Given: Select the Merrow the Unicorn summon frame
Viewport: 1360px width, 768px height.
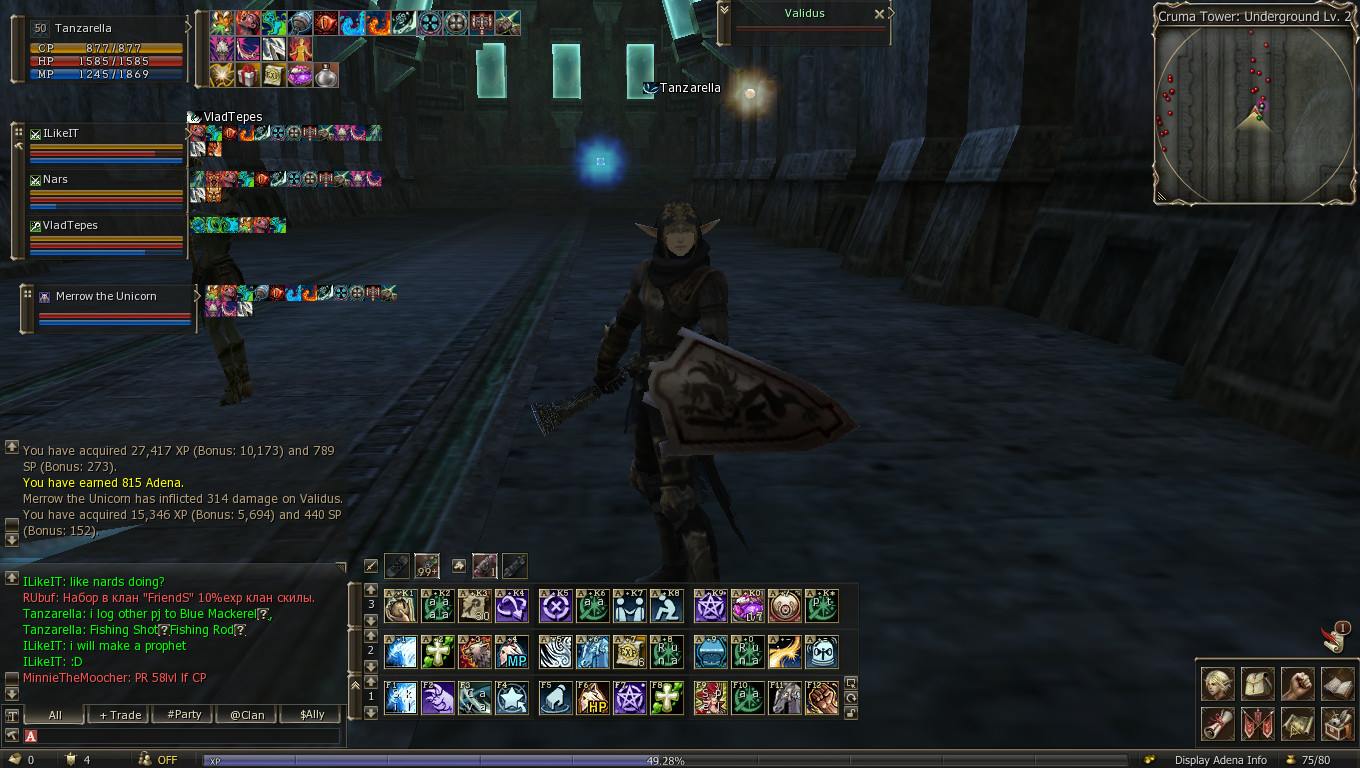Looking at the screenshot, I should (112, 308).
